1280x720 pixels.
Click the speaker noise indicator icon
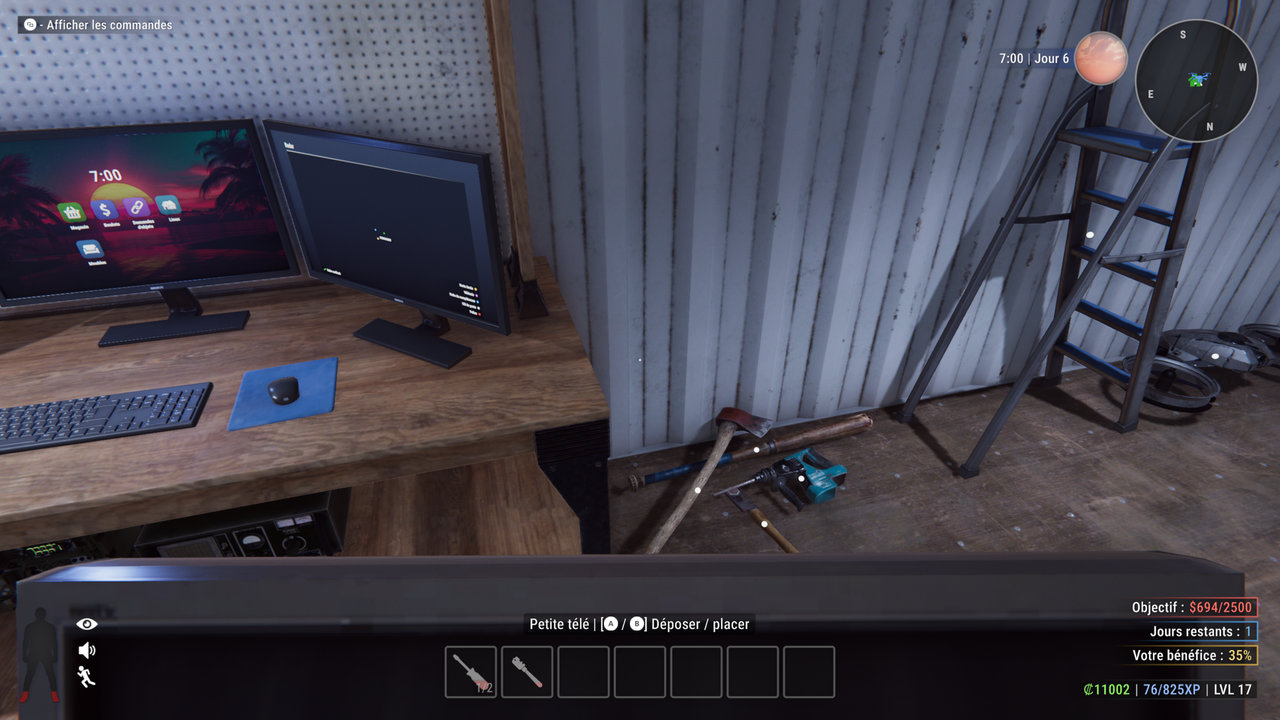tap(87, 650)
